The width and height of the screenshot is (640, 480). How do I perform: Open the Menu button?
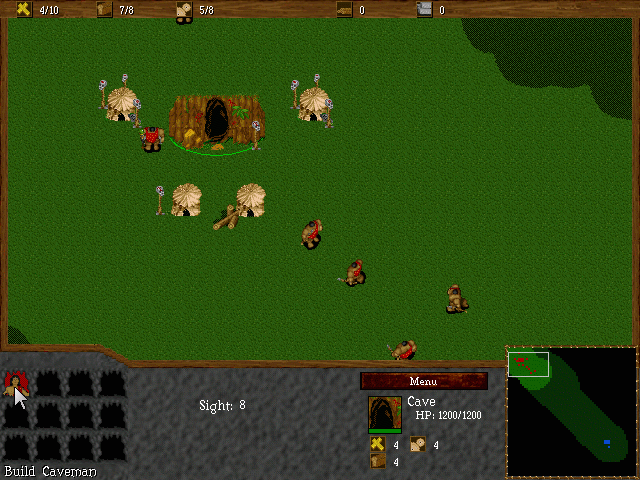pos(424,381)
